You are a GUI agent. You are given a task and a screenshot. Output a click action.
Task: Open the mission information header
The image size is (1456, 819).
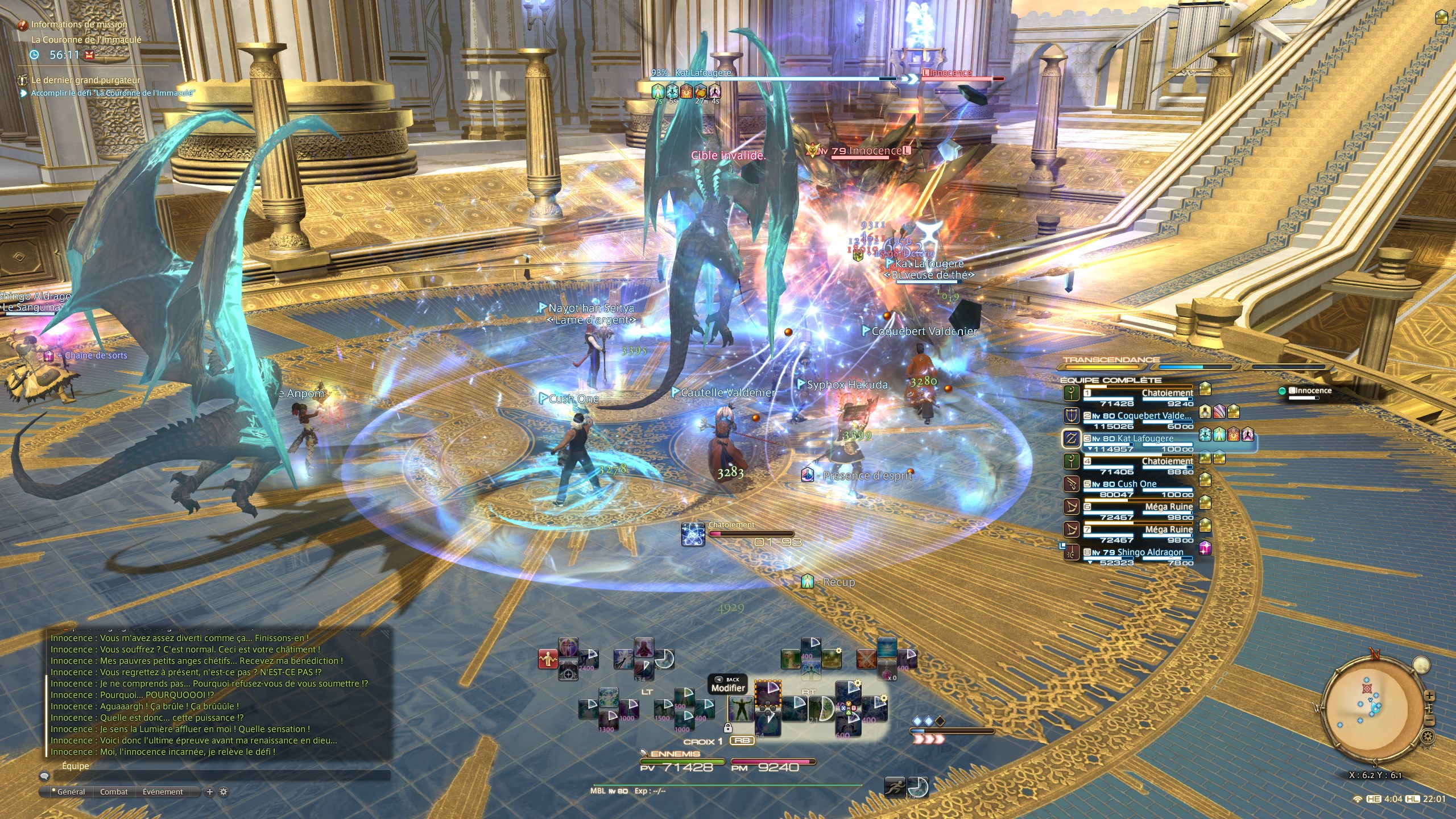[78, 24]
